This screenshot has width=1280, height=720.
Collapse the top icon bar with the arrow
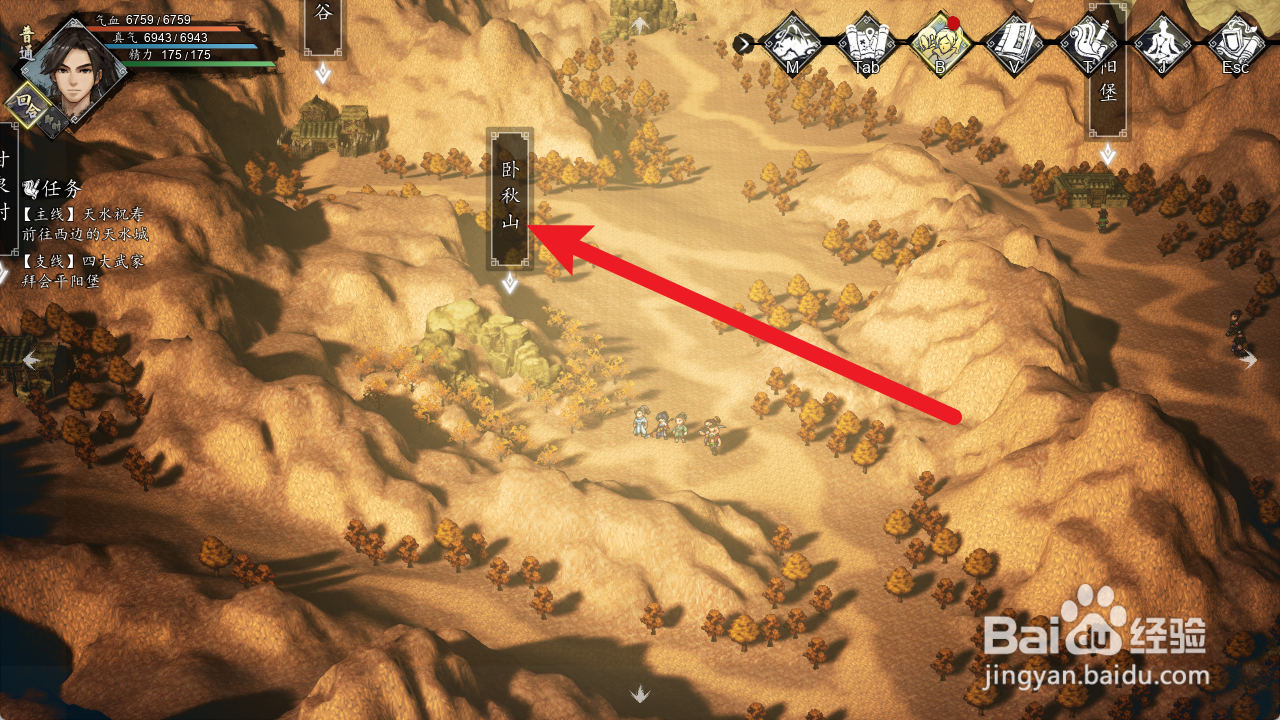click(744, 43)
